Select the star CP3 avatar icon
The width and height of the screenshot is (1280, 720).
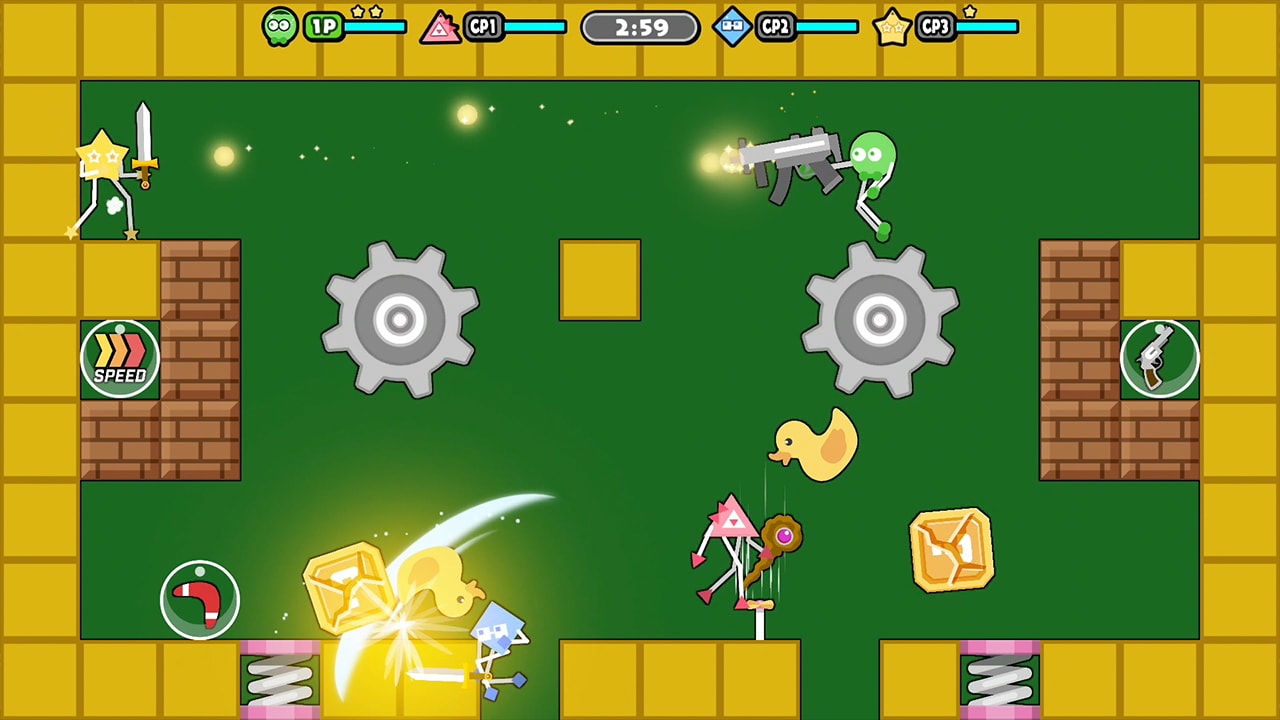coord(891,27)
